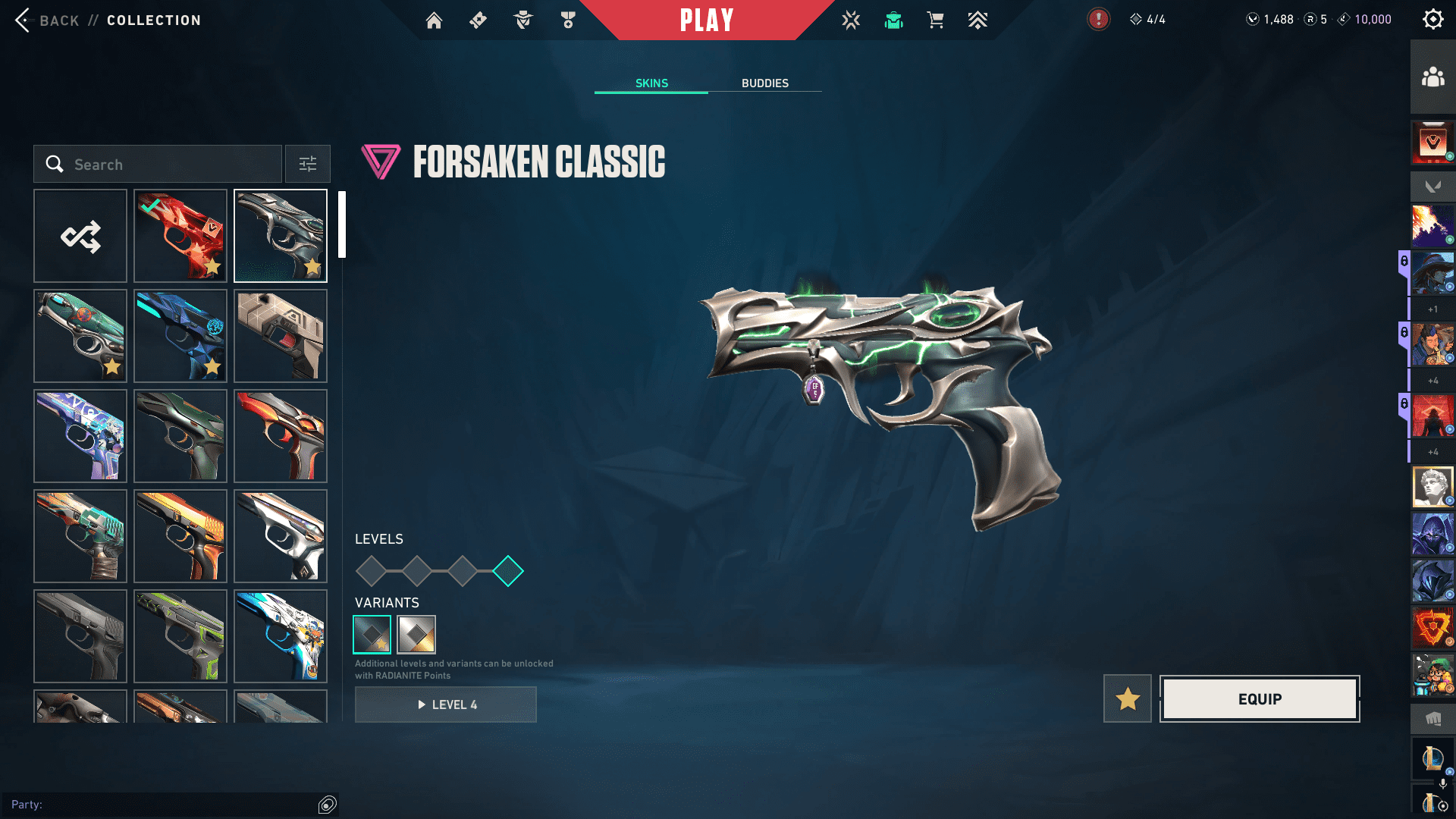Start matchmaking with the PLAY button
Screen dimensions: 1456x819
pos(707,20)
